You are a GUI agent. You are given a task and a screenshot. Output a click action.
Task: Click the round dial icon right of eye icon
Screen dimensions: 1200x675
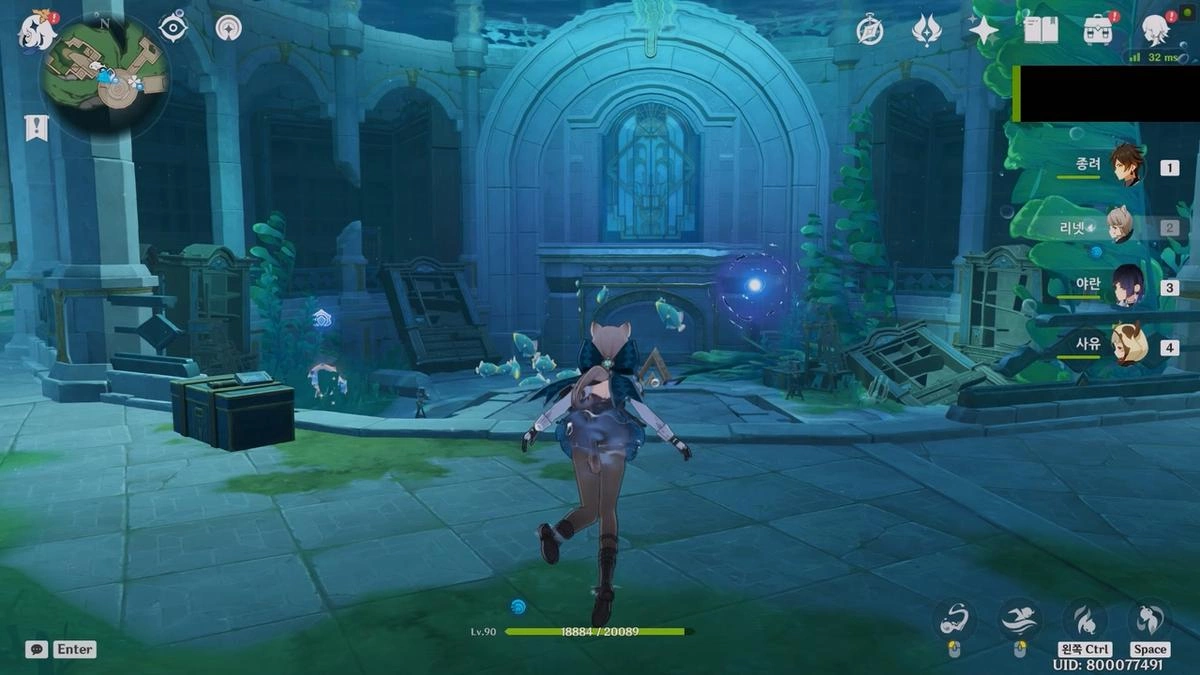(228, 28)
